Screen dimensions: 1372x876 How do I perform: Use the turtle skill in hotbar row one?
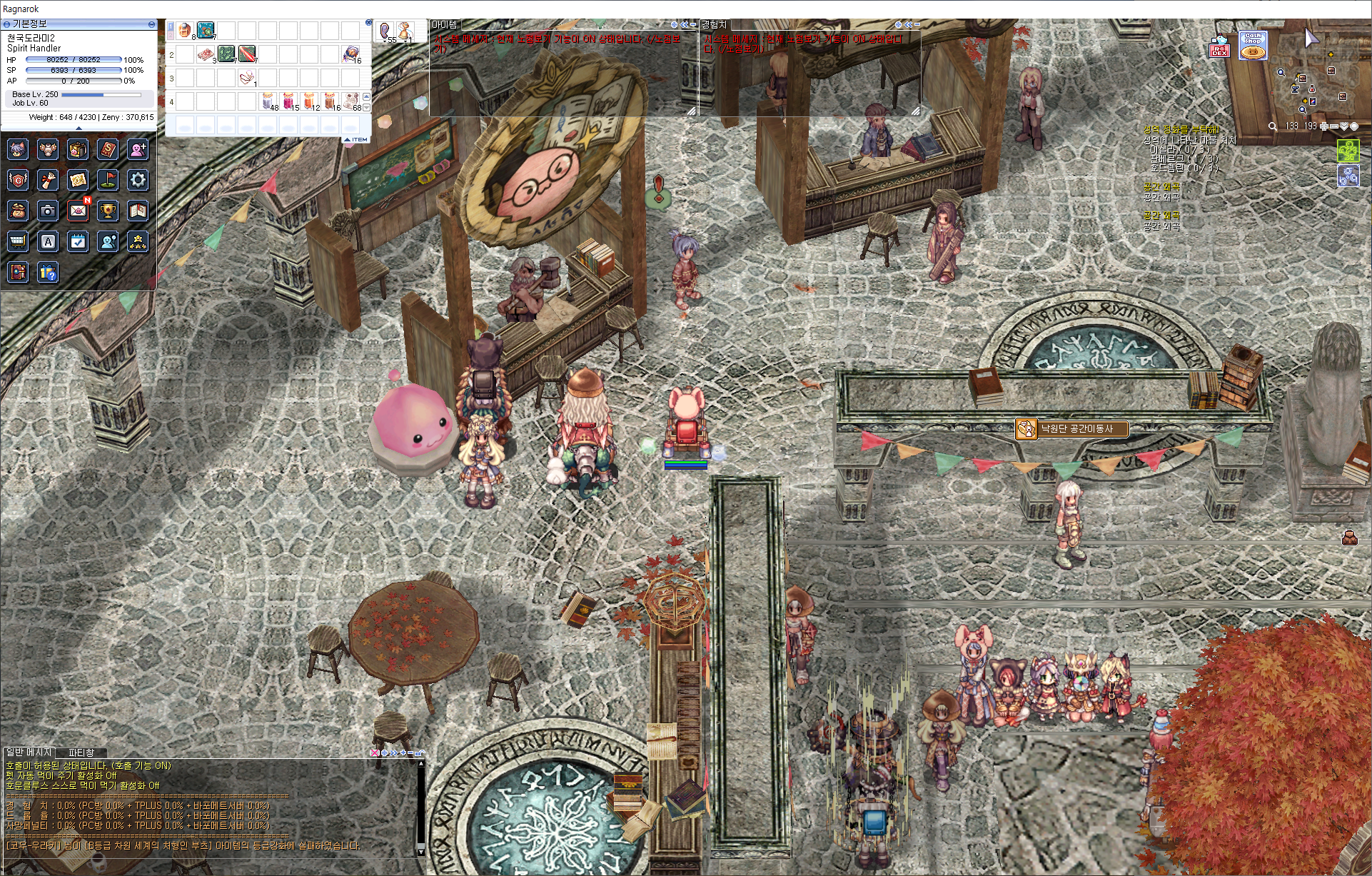(x=206, y=31)
